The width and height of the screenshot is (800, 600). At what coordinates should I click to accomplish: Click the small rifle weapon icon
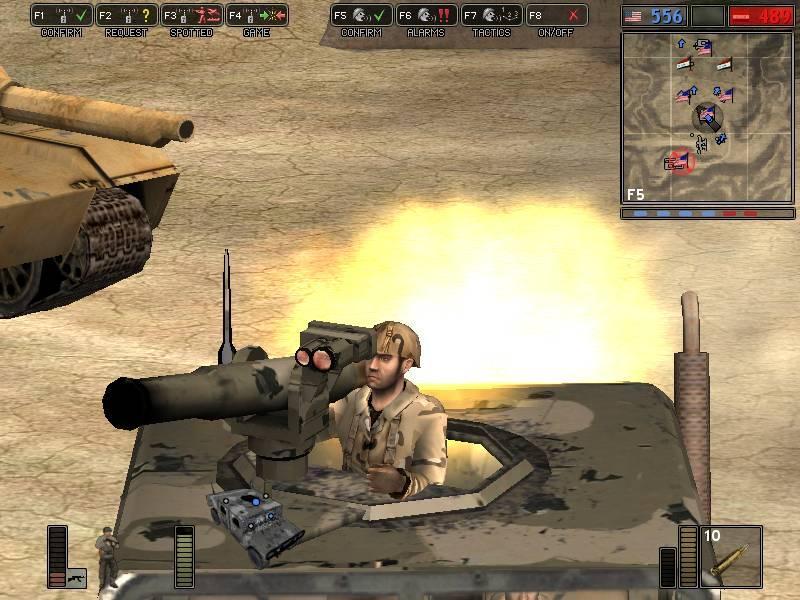pyautogui.click(x=77, y=577)
